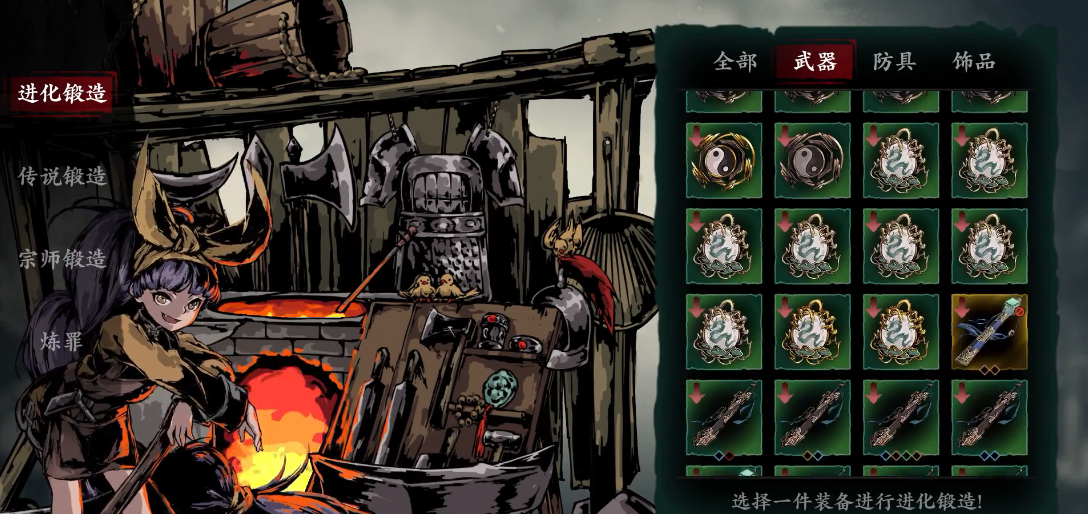Choose the 宗师锻造 menu option
The width and height of the screenshot is (1088, 514).
click(x=62, y=259)
